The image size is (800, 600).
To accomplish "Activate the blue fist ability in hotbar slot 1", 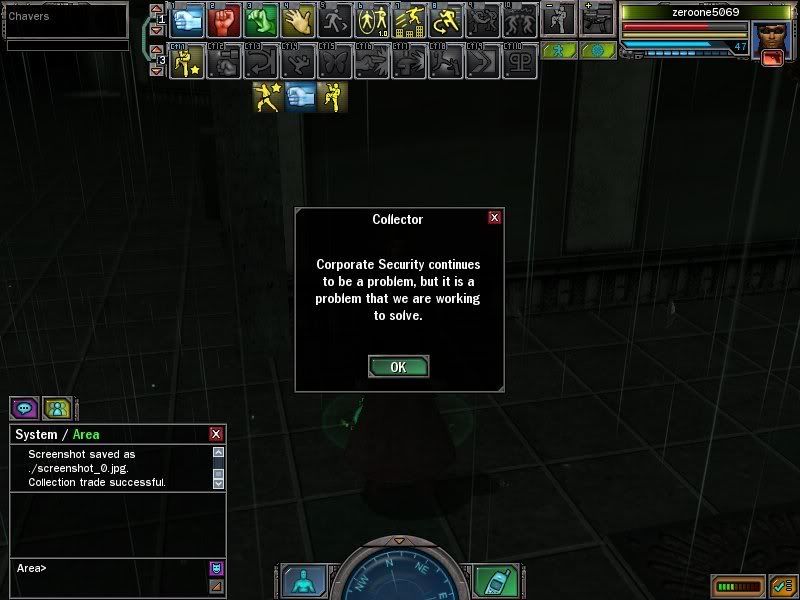I will (189, 19).
